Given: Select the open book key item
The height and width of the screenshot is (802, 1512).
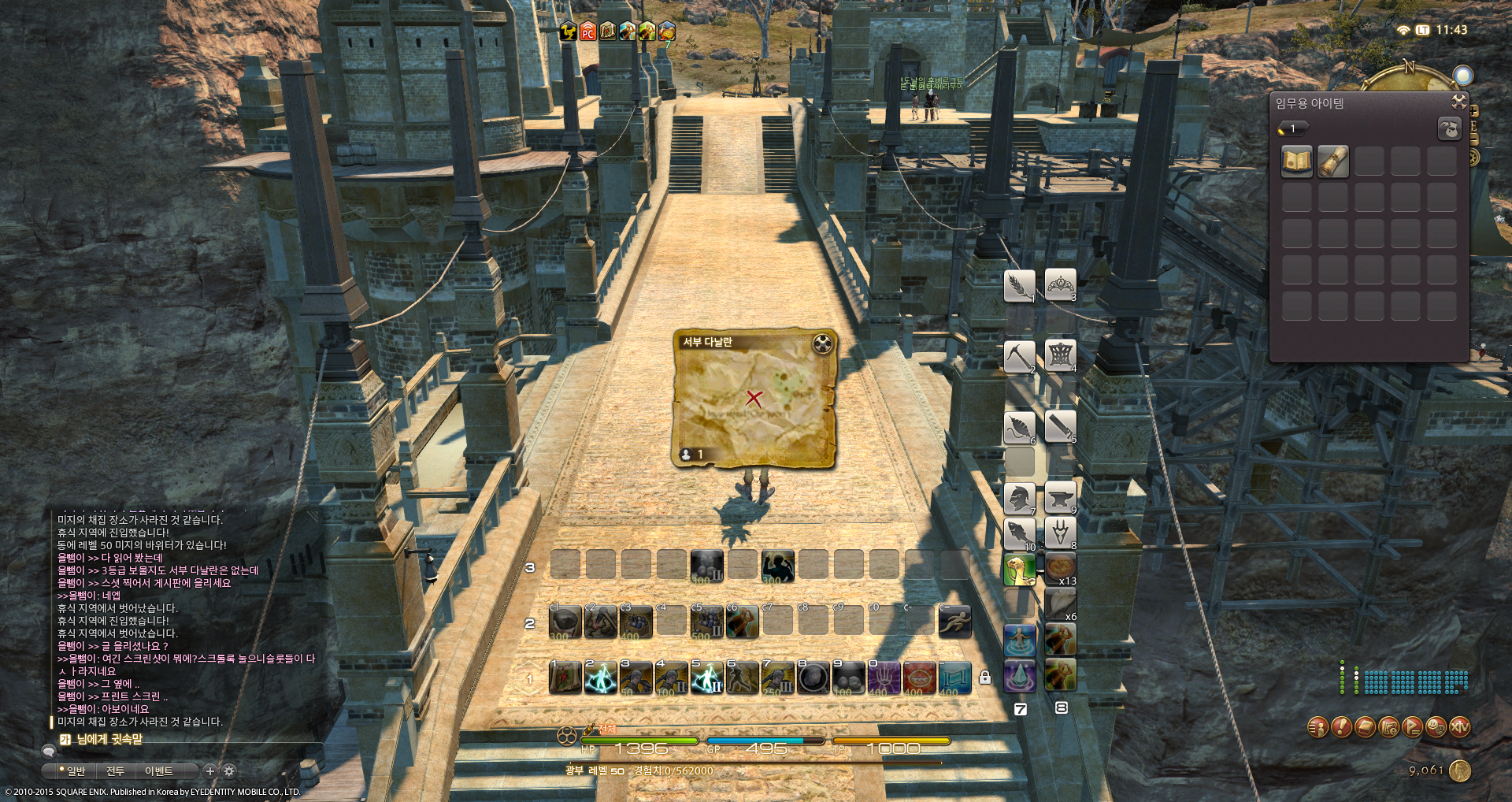Looking at the screenshot, I should point(1297,162).
